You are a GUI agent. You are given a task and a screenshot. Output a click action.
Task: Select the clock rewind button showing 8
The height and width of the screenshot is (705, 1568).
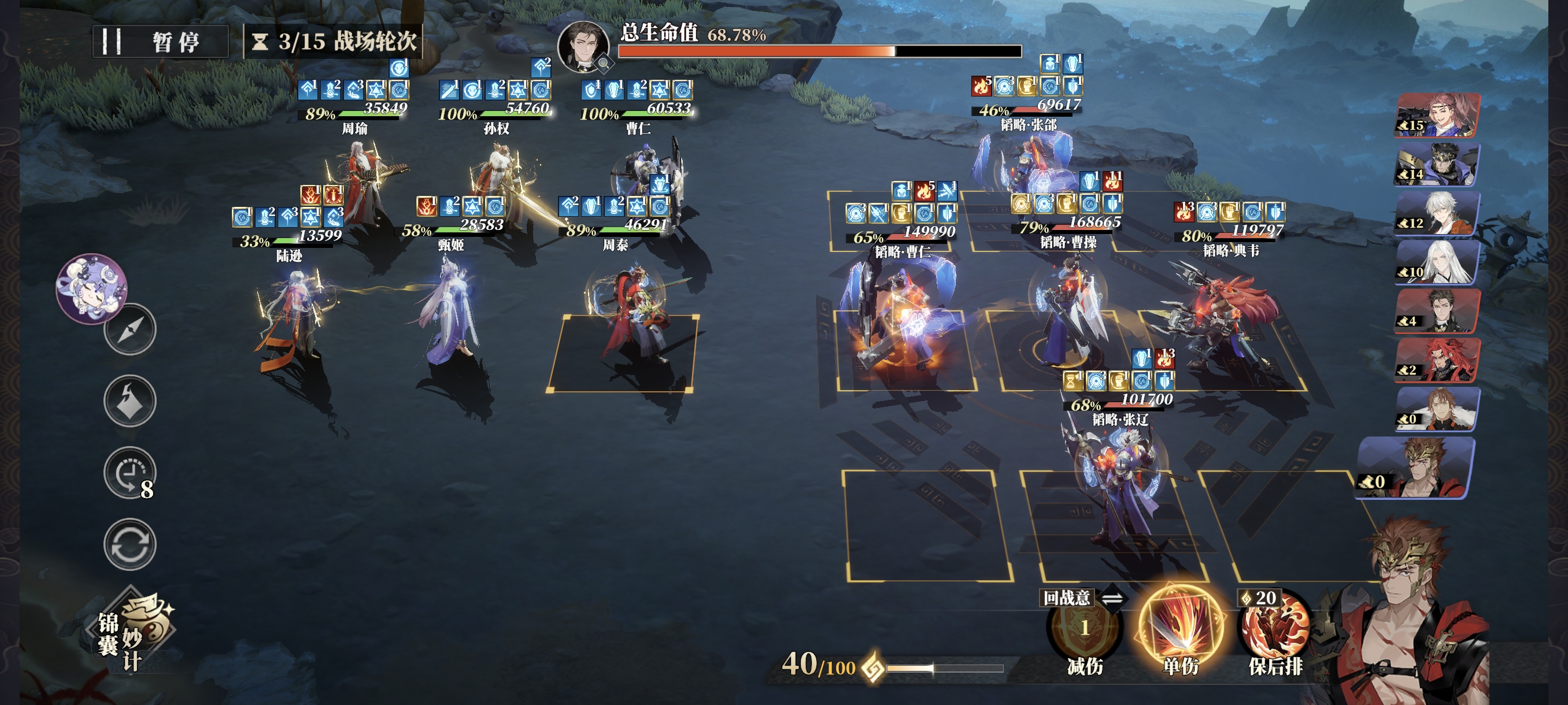click(130, 473)
